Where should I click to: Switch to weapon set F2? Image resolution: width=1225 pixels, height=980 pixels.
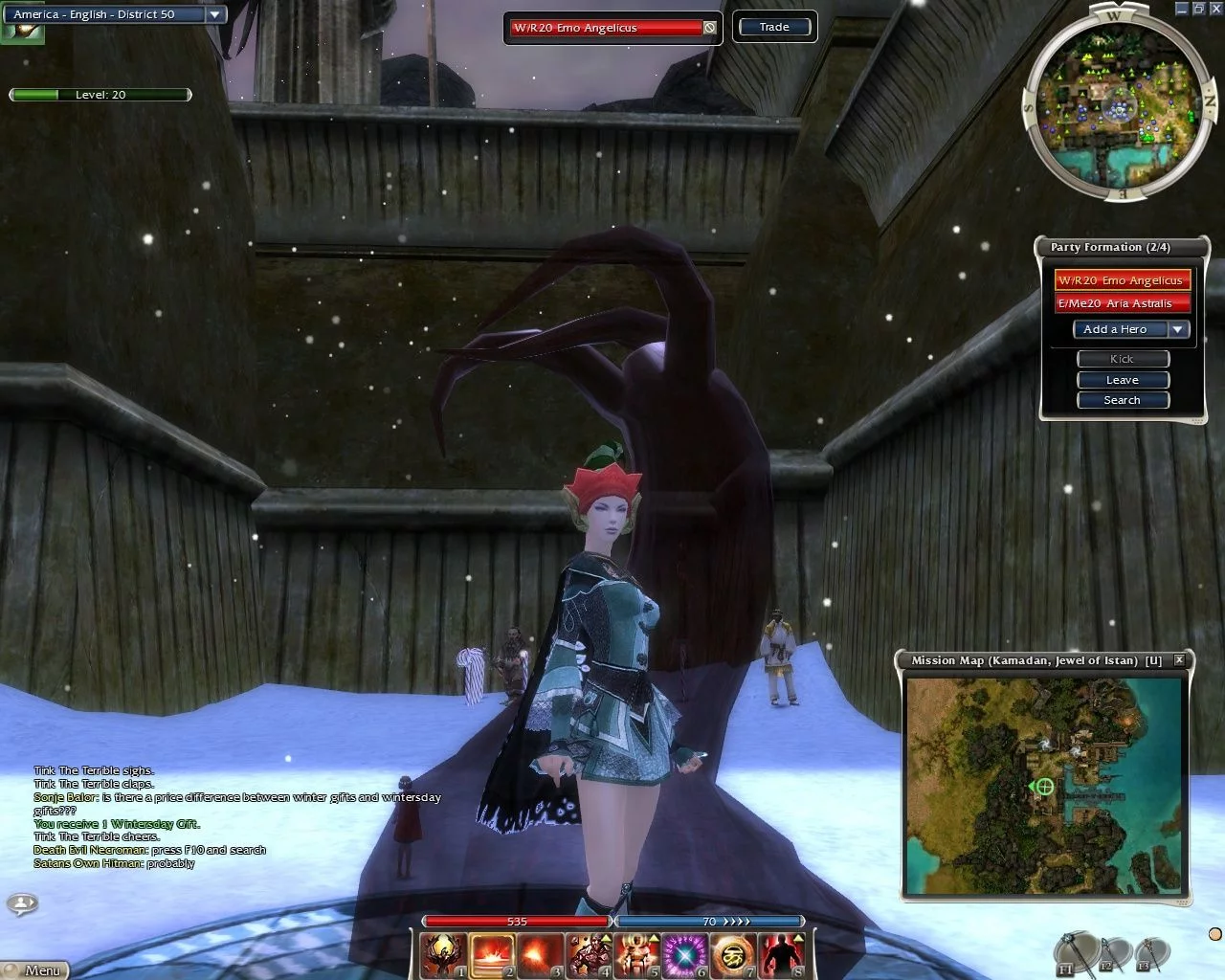pyautogui.click(x=1113, y=953)
